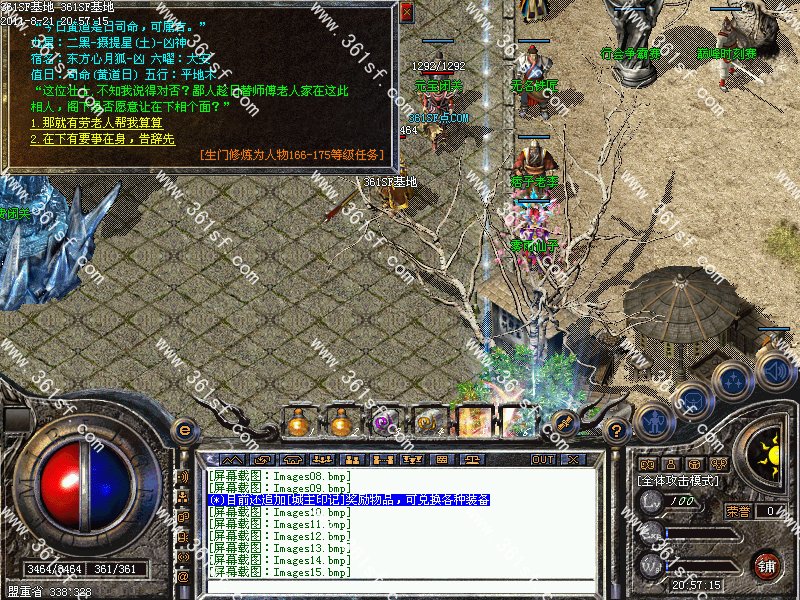Open the 166-175 level quest link
The image size is (800, 600).
tap(292, 154)
